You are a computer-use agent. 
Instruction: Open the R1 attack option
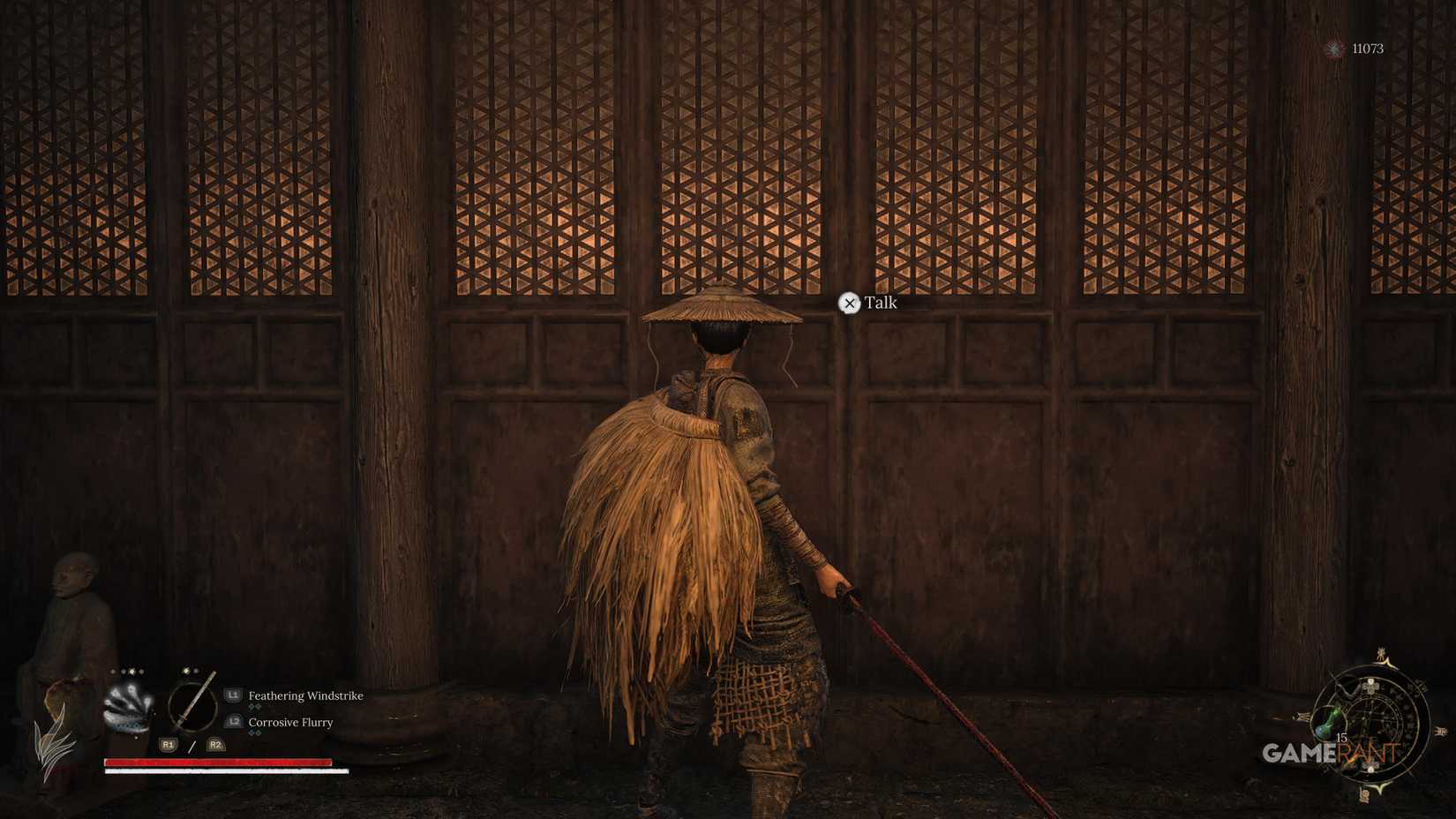coord(168,745)
